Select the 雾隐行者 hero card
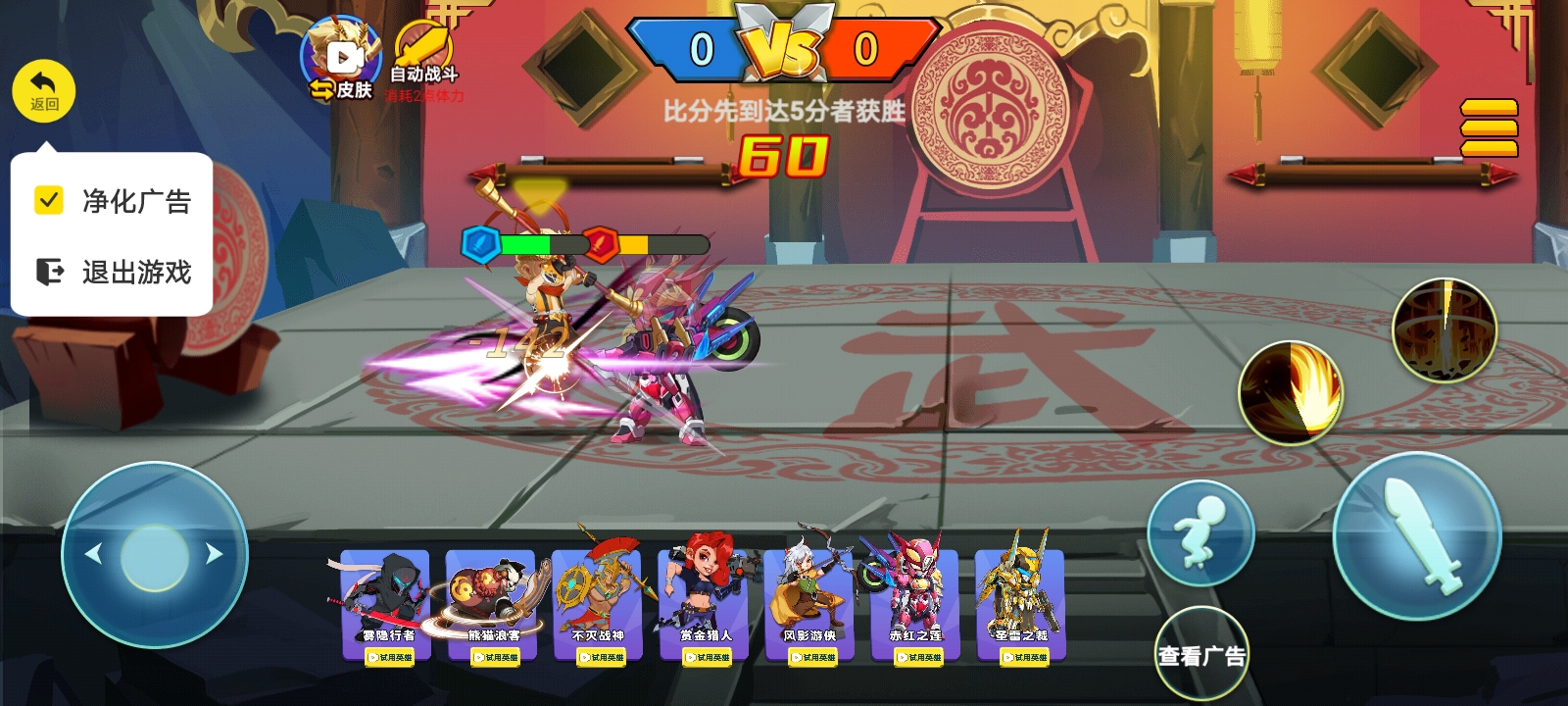The image size is (1568, 706). [x=385, y=604]
